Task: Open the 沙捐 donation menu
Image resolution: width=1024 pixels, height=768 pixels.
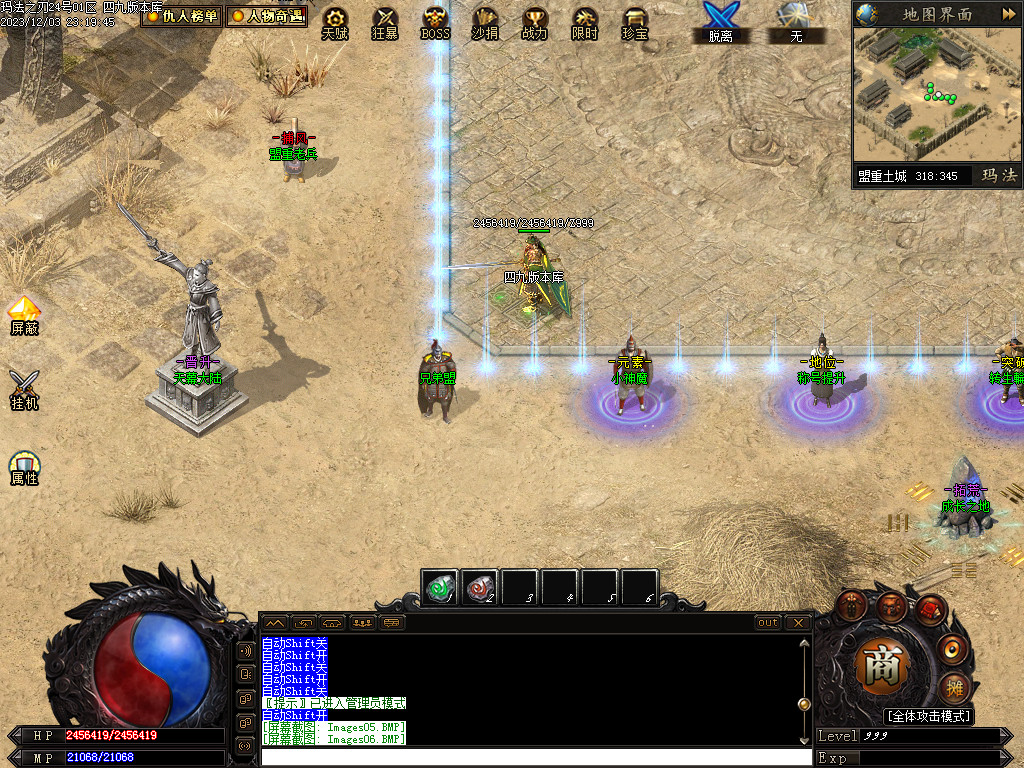Action: (x=485, y=22)
